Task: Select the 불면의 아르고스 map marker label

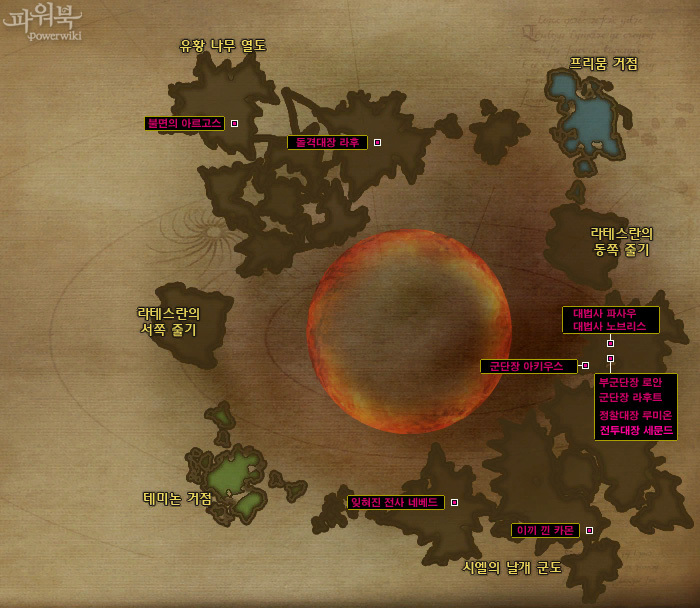Action: click(185, 124)
